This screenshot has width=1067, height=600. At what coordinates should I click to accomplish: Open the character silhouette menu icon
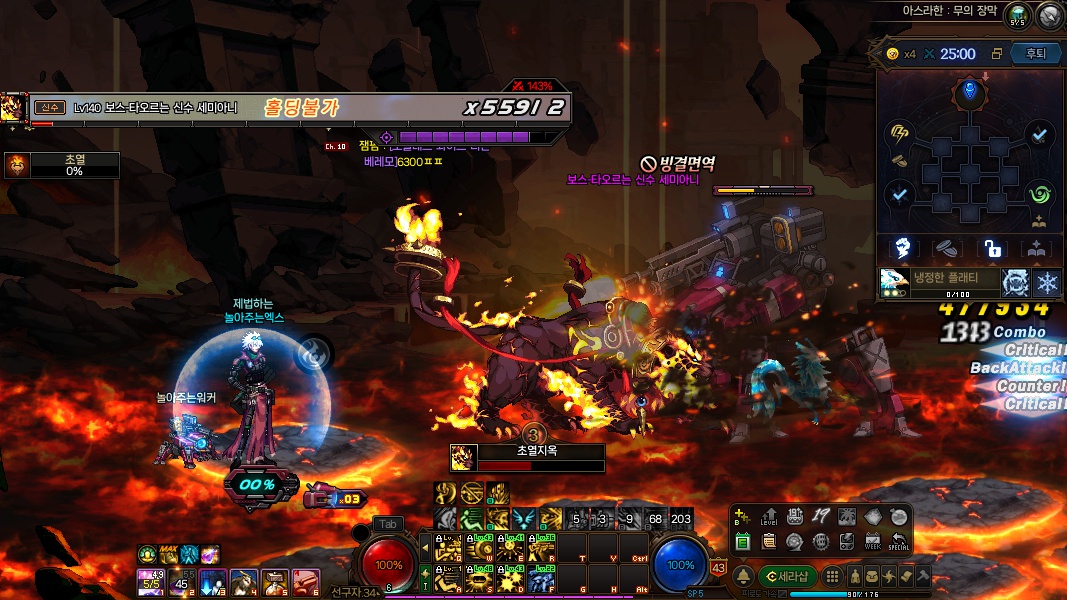tap(856, 577)
